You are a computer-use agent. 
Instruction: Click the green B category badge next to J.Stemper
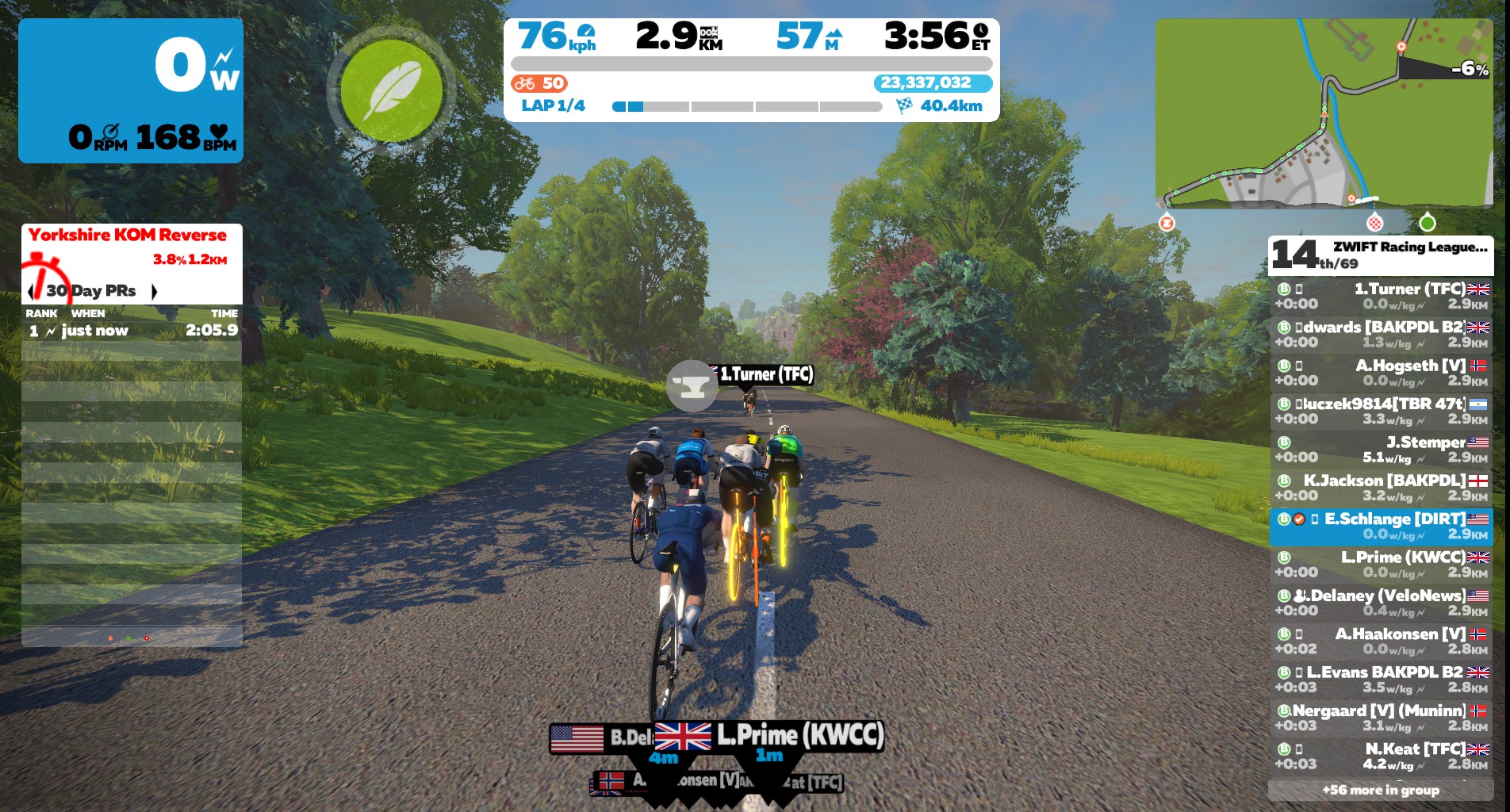pos(1283,442)
